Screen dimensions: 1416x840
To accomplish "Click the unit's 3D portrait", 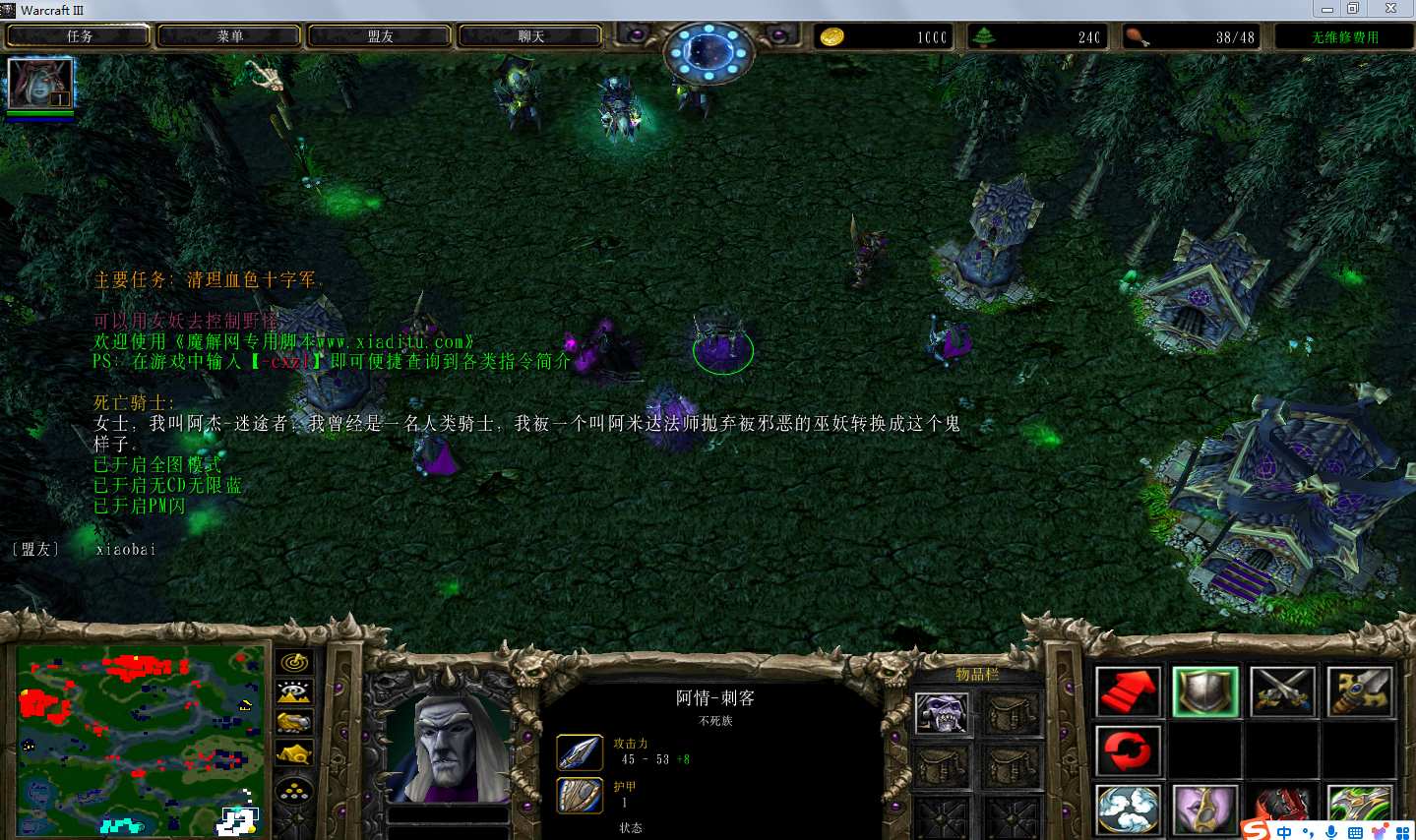I will pyautogui.click(x=449, y=747).
